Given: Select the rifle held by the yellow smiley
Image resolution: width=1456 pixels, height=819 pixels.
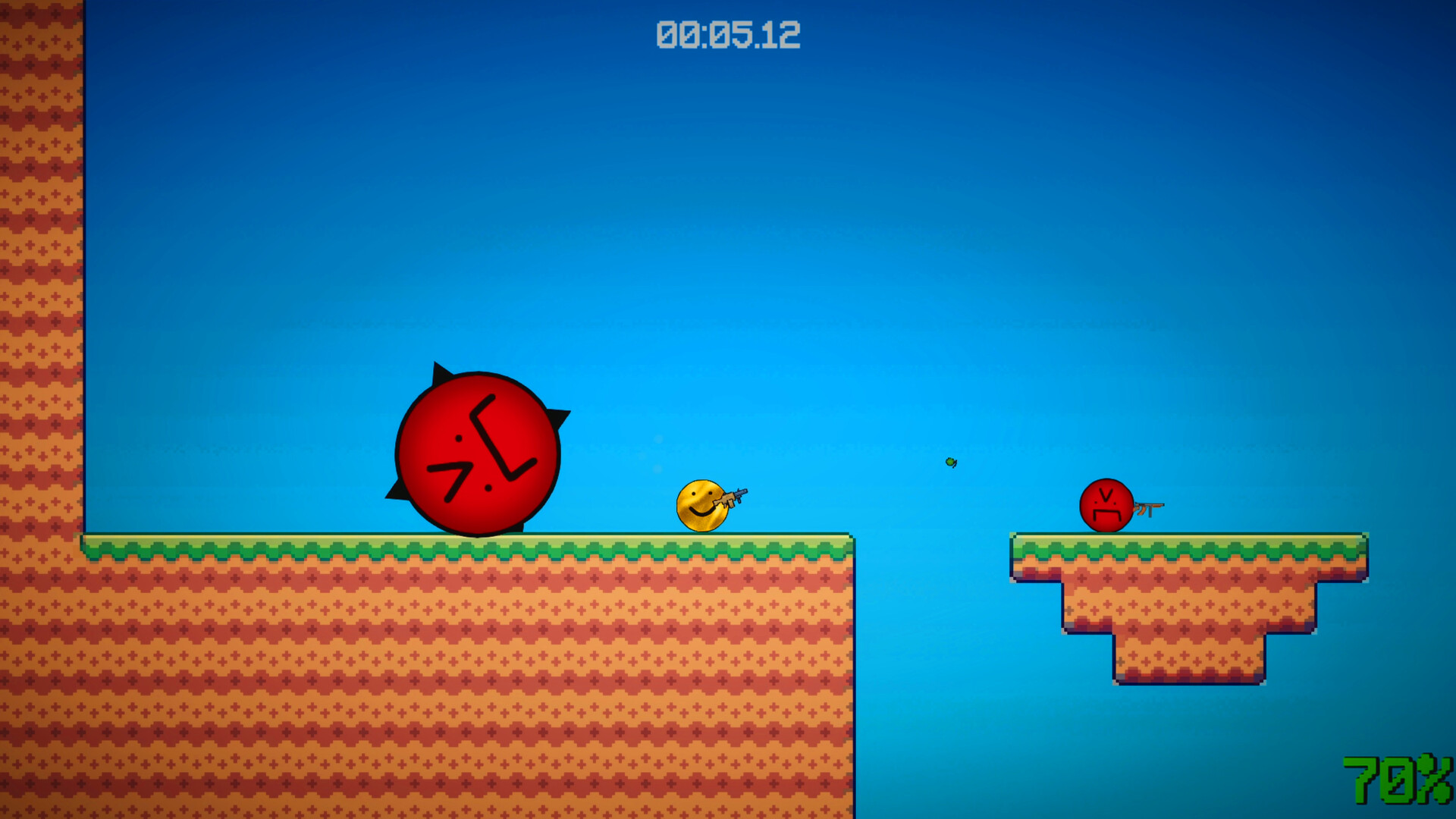Looking at the screenshot, I should point(732,497).
